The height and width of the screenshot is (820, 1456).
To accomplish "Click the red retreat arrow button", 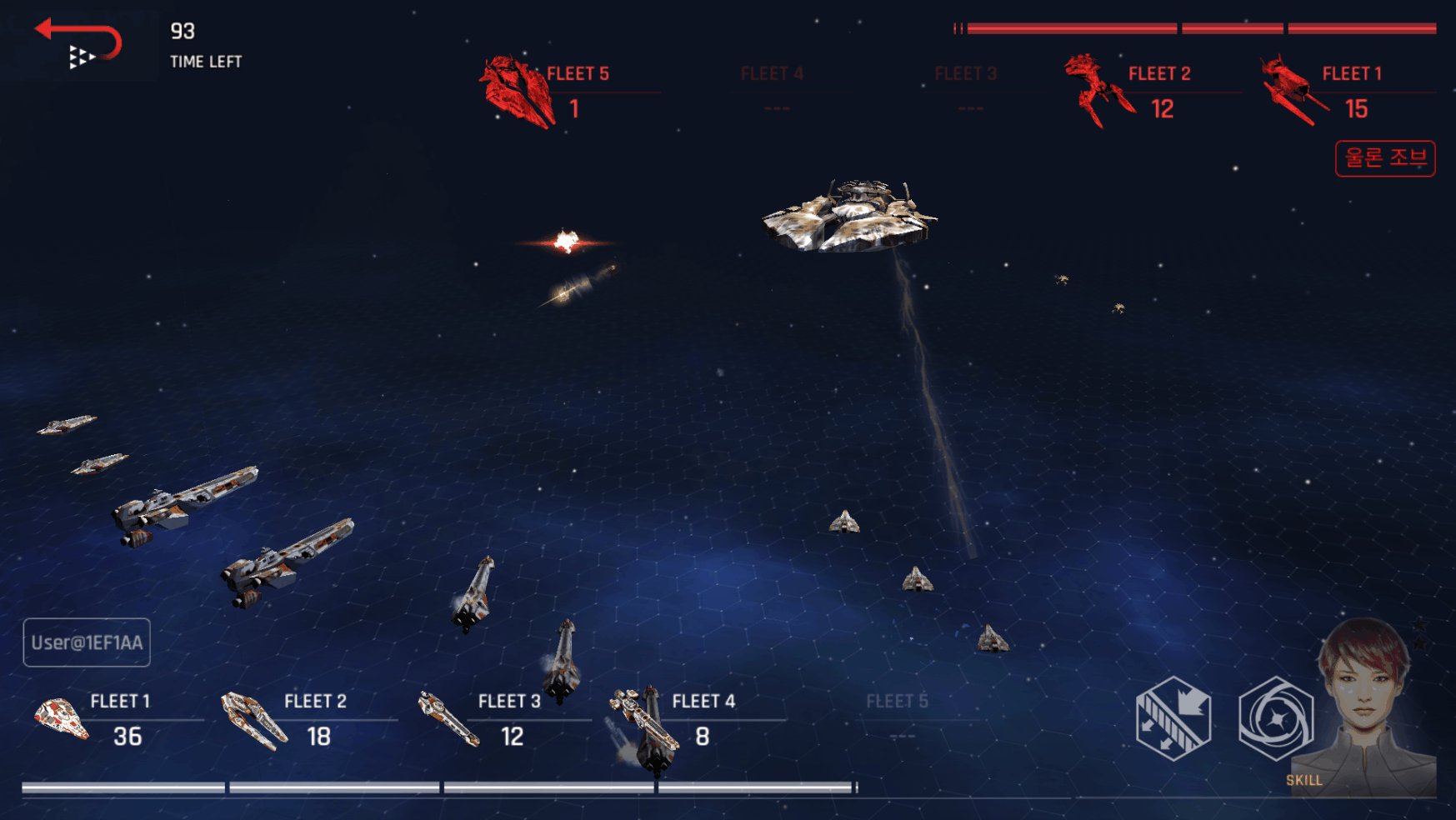I will click(78, 42).
